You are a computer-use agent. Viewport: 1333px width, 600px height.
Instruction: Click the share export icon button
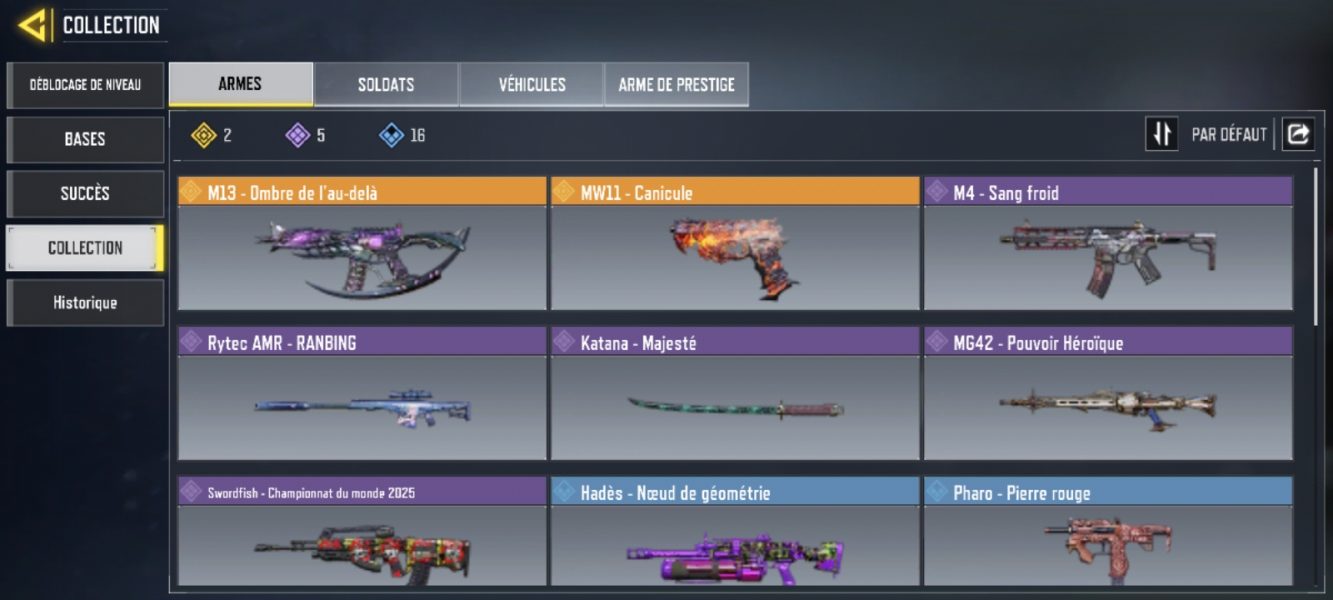(1298, 134)
